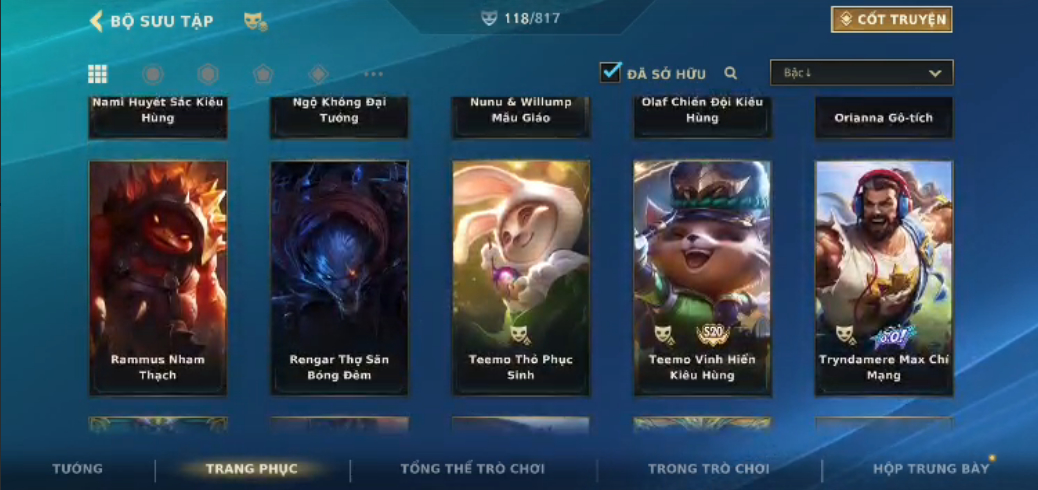Select the Rammus Nham Thạch skin card
The image size is (1038, 490).
158,277
